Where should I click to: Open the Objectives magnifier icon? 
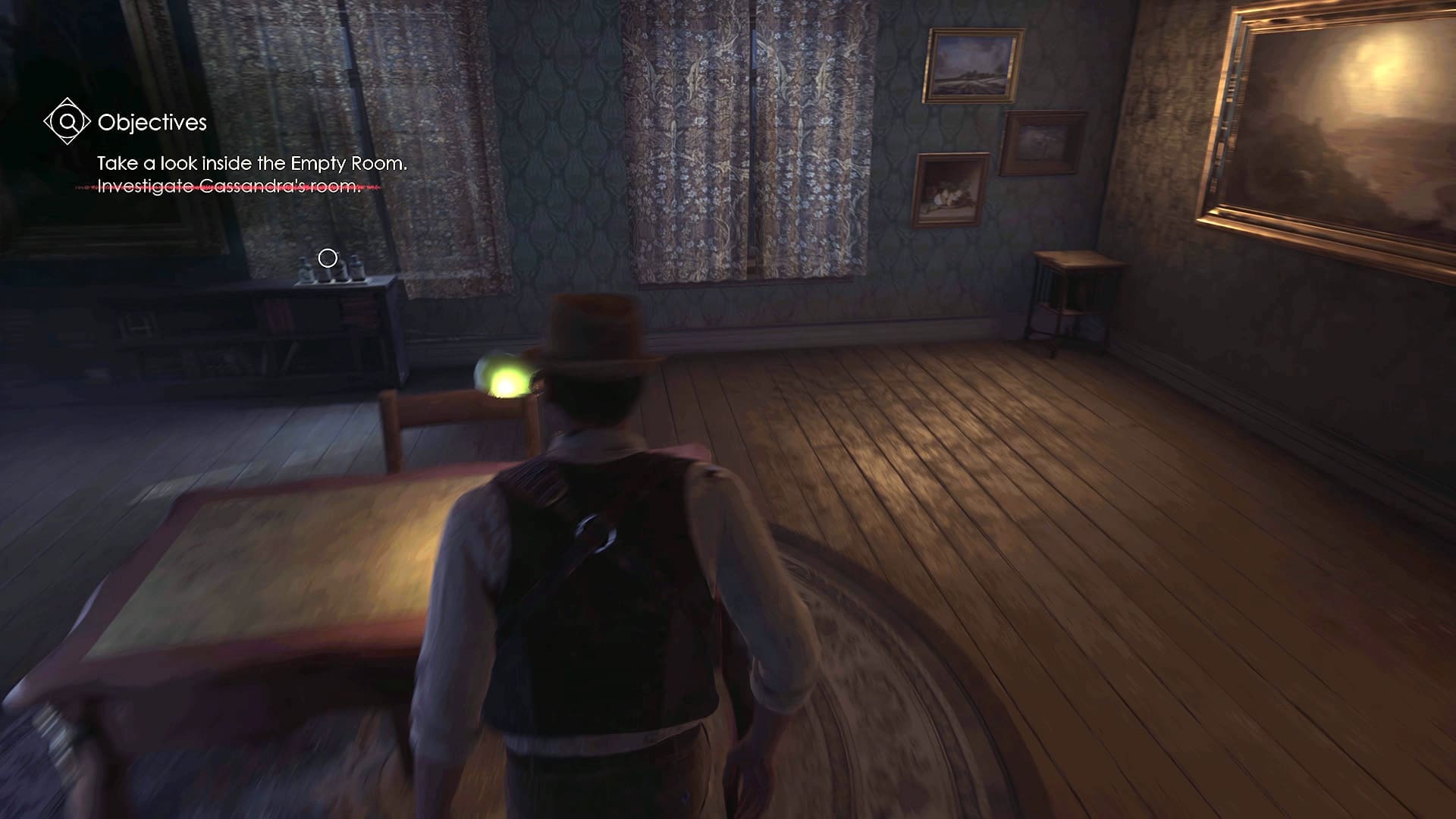pos(67,121)
